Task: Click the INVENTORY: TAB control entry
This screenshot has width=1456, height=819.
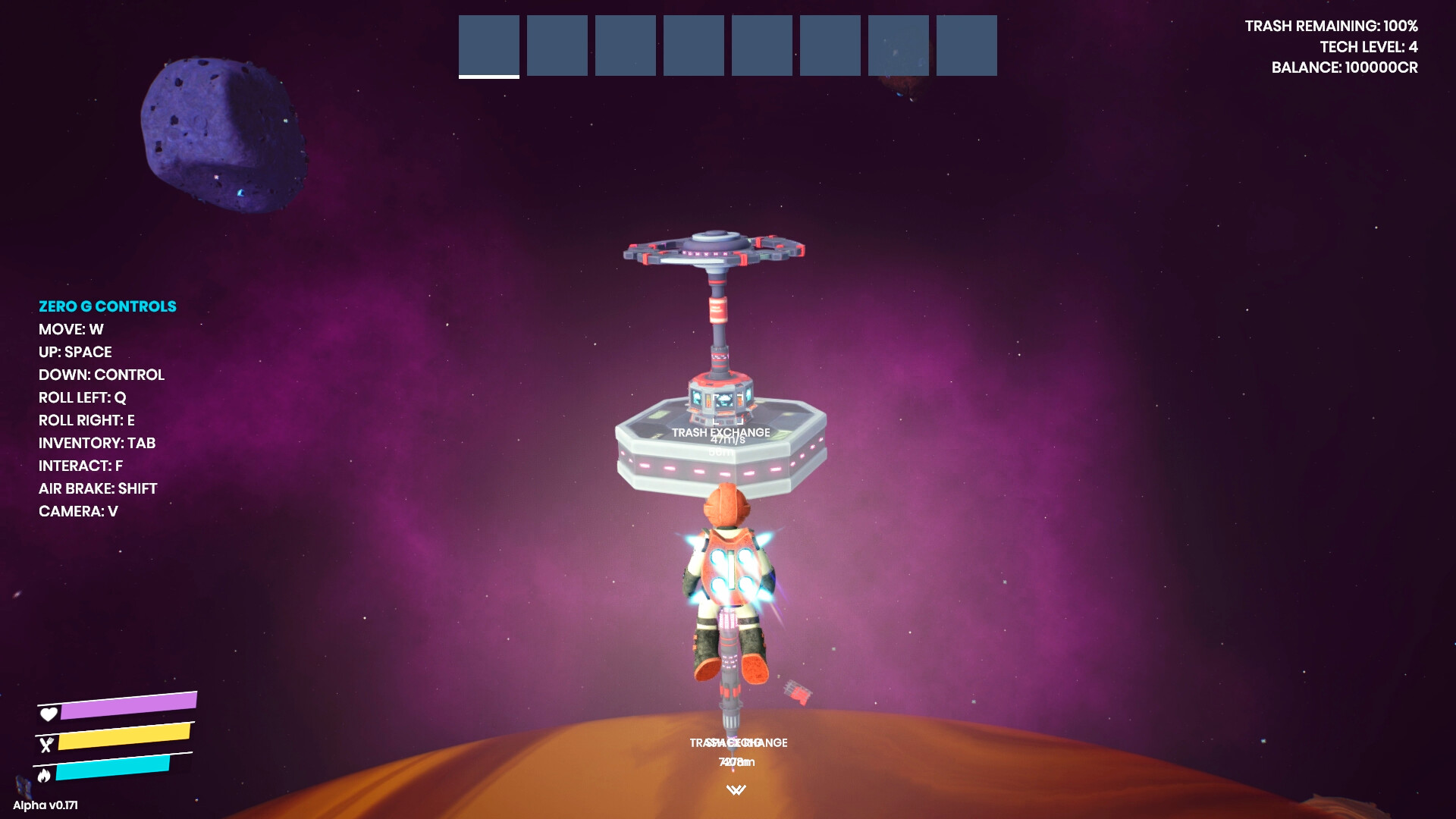Action: pos(97,443)
